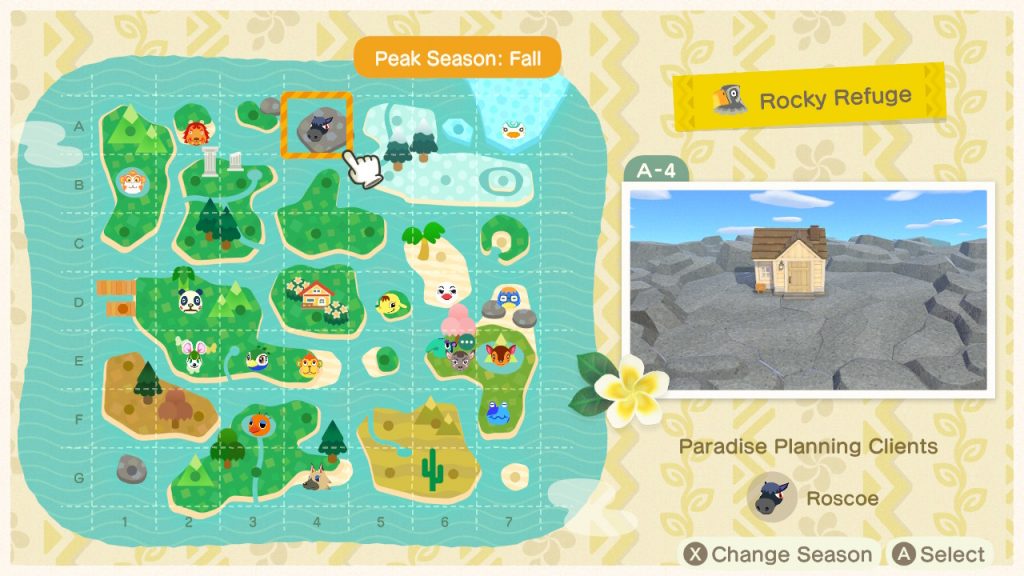
Task: Open the Rocky Refuge preview photo
Action: 808,289
